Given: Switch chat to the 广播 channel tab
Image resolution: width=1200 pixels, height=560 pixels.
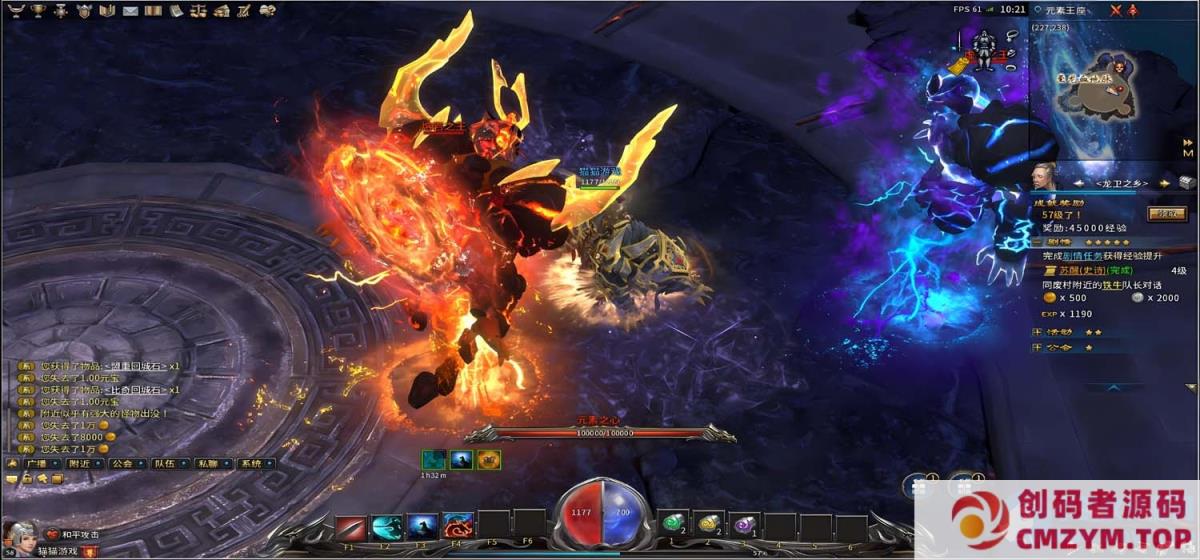Looking at the screenshot, I should (x=37, y=464).
